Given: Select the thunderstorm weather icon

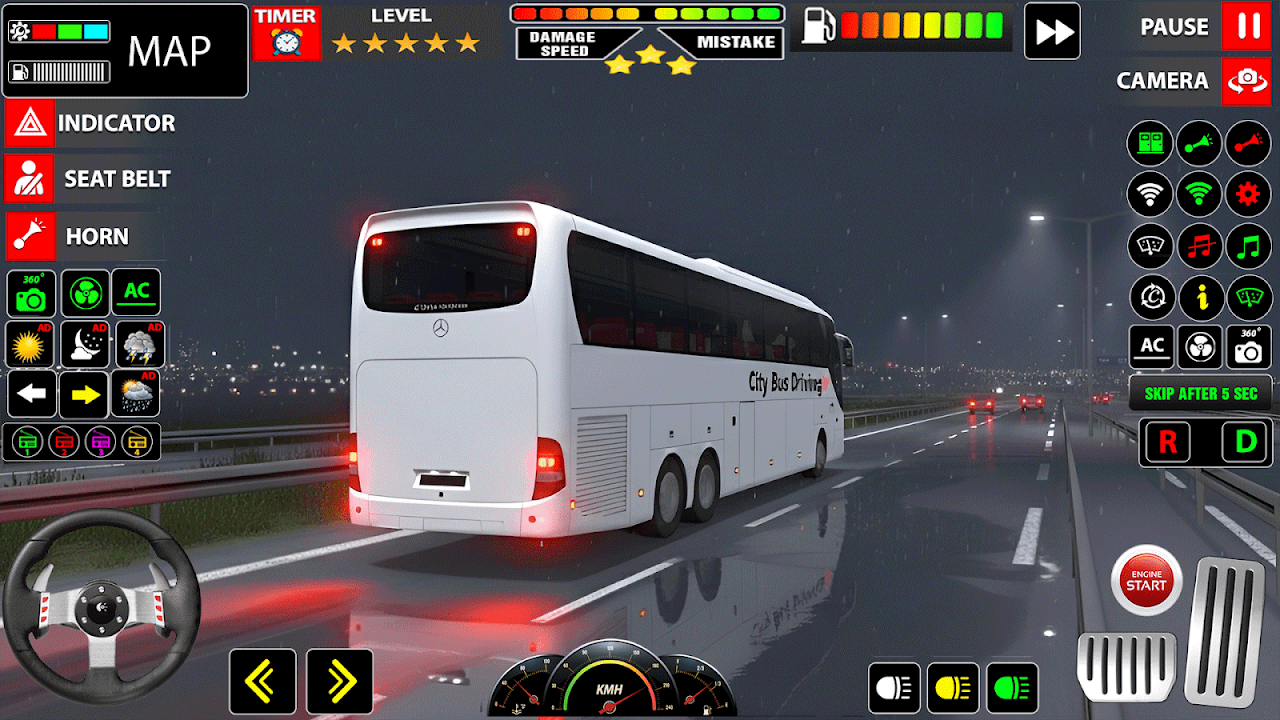Looking at the screenshot, I should (x=139, y=345).
